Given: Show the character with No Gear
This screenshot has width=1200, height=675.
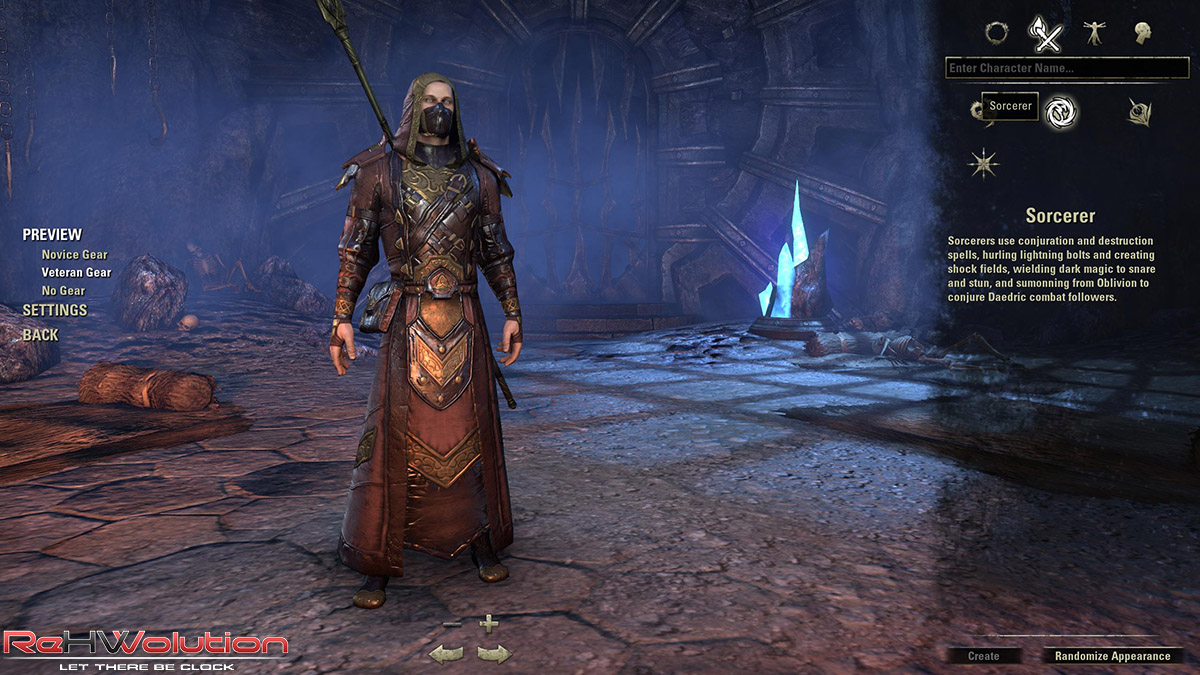Looking at the screenshot, I should pyautogui.click(x=63, y=290).
